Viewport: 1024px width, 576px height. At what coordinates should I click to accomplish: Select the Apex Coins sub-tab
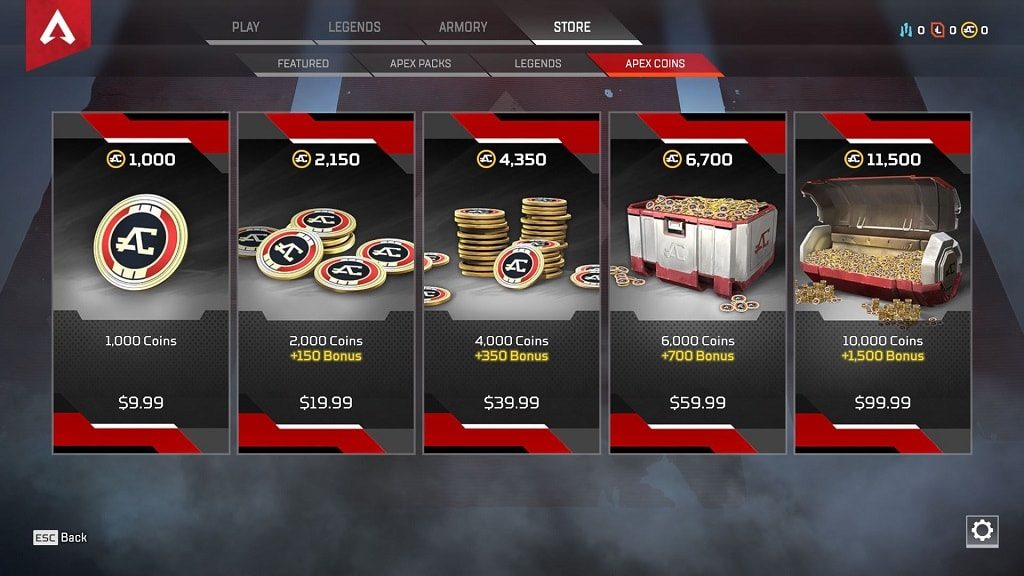click(x=655, y=64)
